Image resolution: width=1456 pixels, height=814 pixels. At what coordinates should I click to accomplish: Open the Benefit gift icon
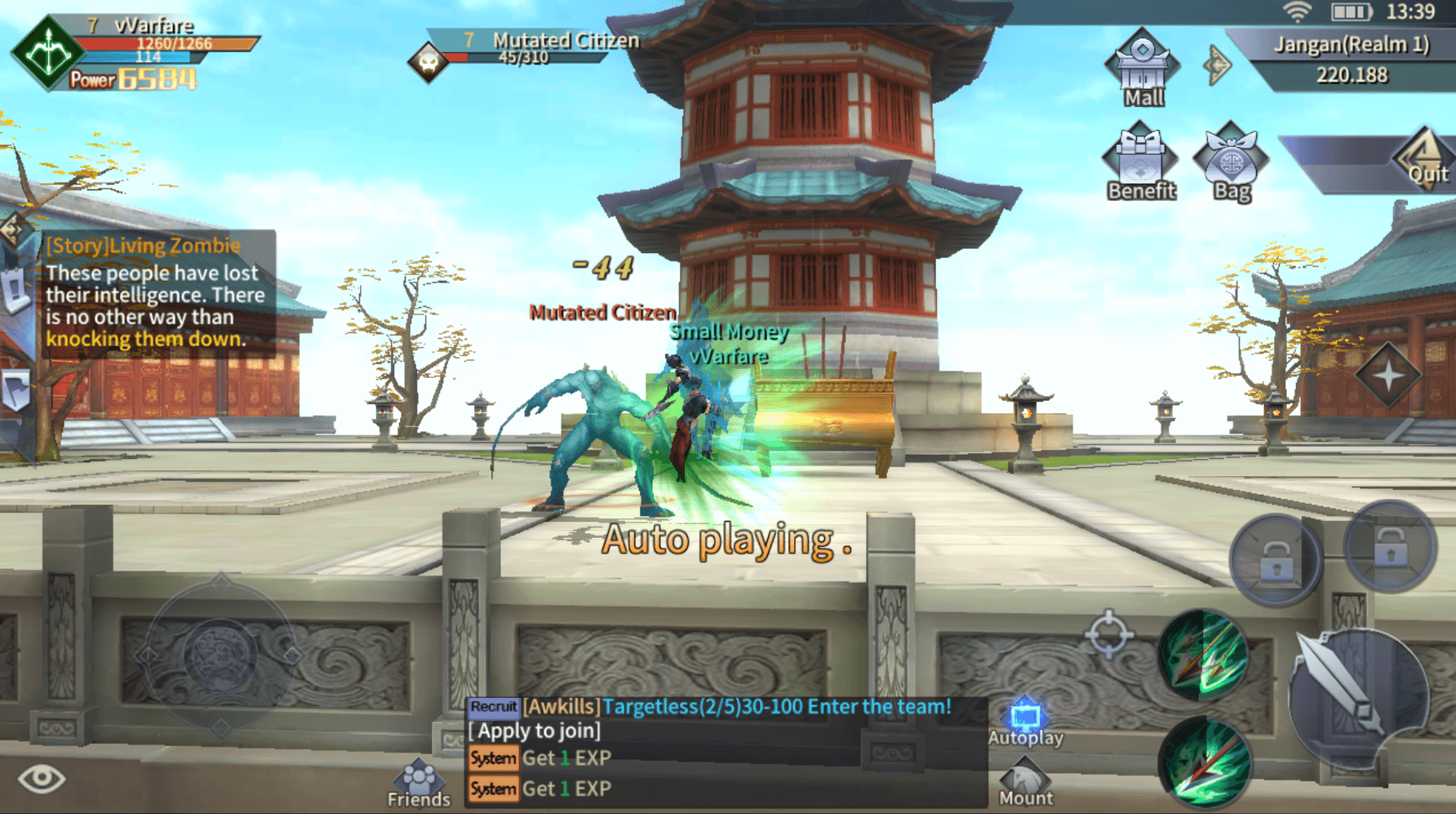[x=1140, y=162]
